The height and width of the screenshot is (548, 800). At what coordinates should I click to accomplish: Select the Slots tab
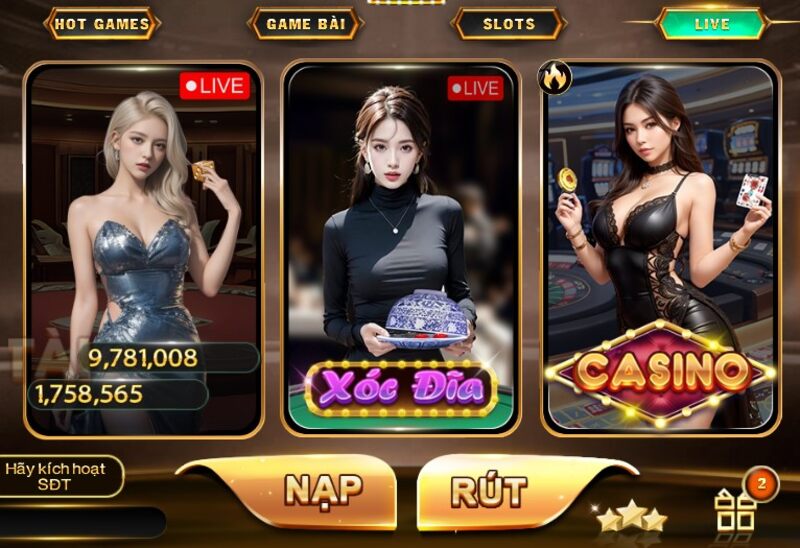pyautogui.click(x=509, y=24)
